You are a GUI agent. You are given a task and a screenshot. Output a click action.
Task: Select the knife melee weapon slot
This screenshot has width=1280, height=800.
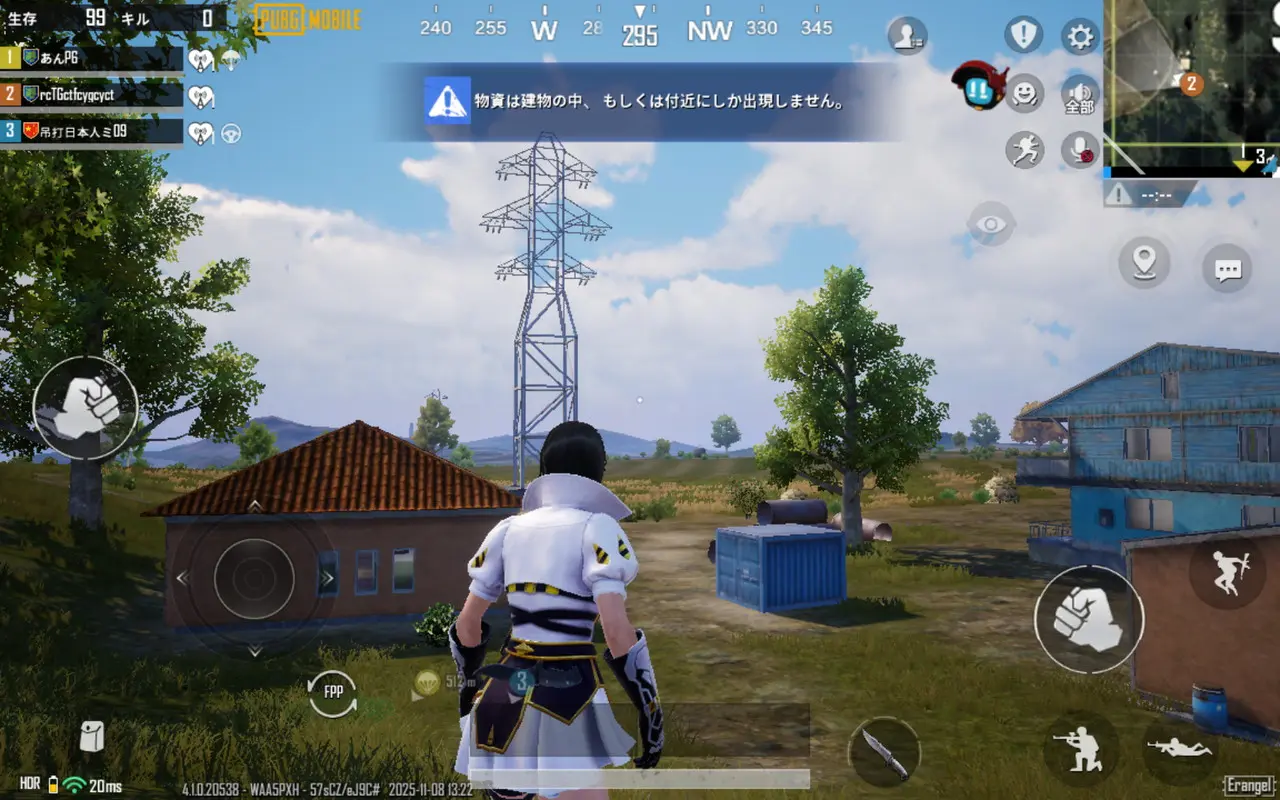[x=884, y=751]
